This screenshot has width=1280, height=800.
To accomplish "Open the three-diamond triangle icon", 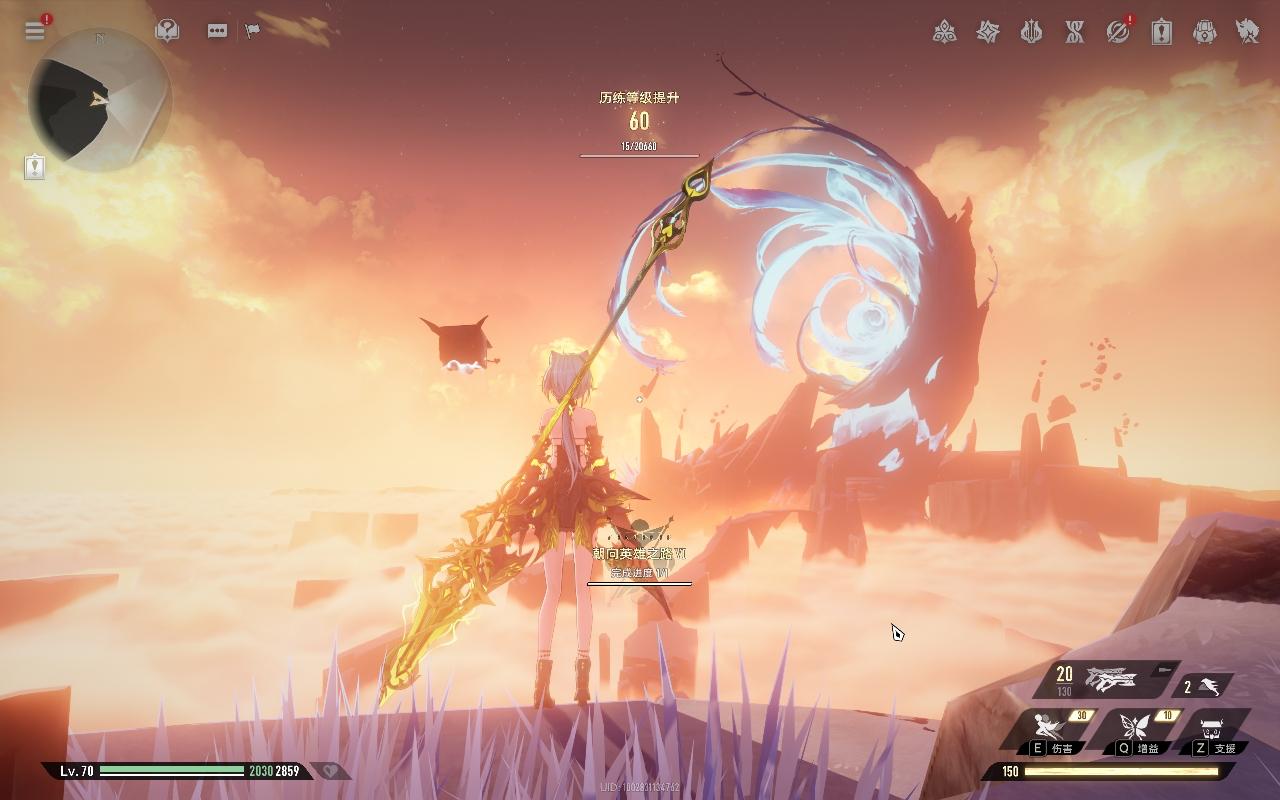I will [x=944, y=32].
